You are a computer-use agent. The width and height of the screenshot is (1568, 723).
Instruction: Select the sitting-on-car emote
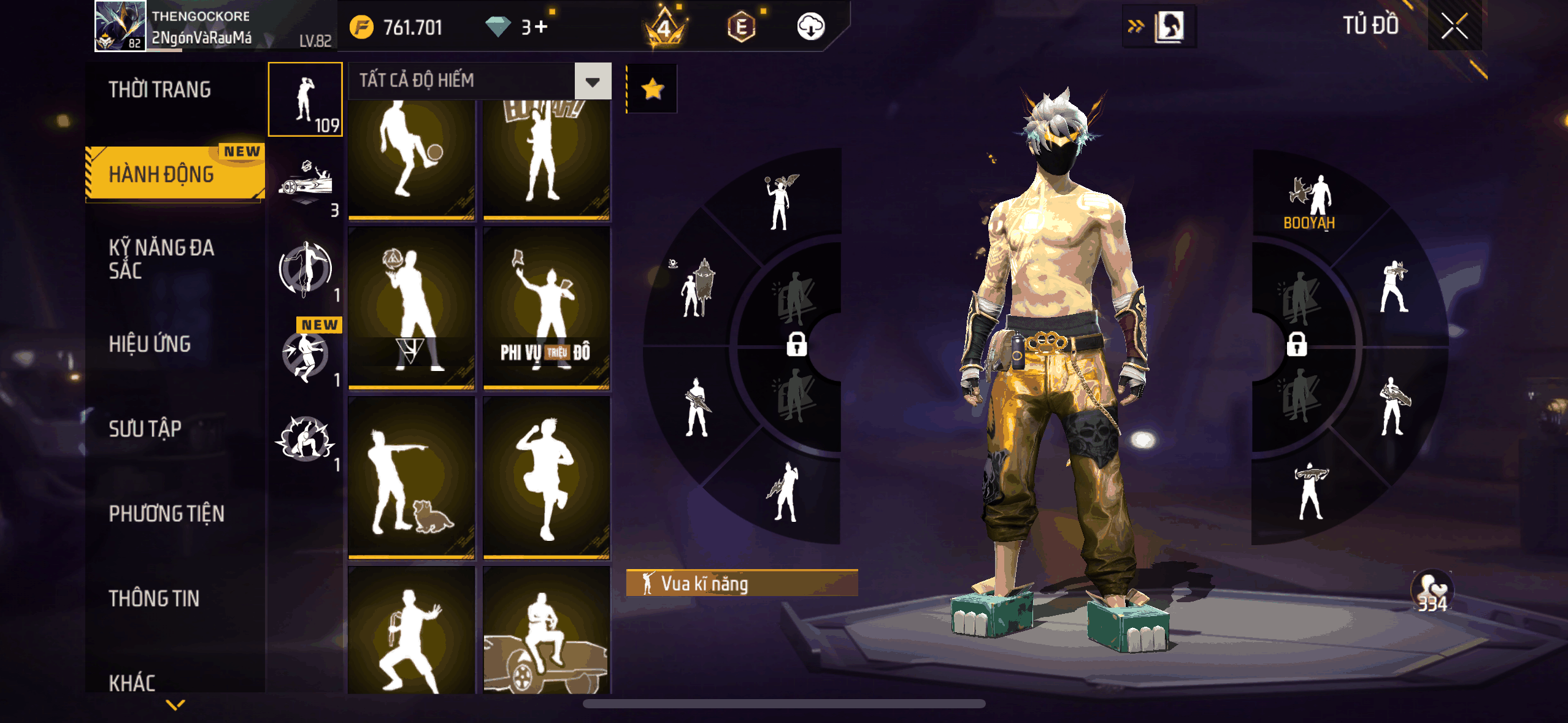tap(546, 630)
